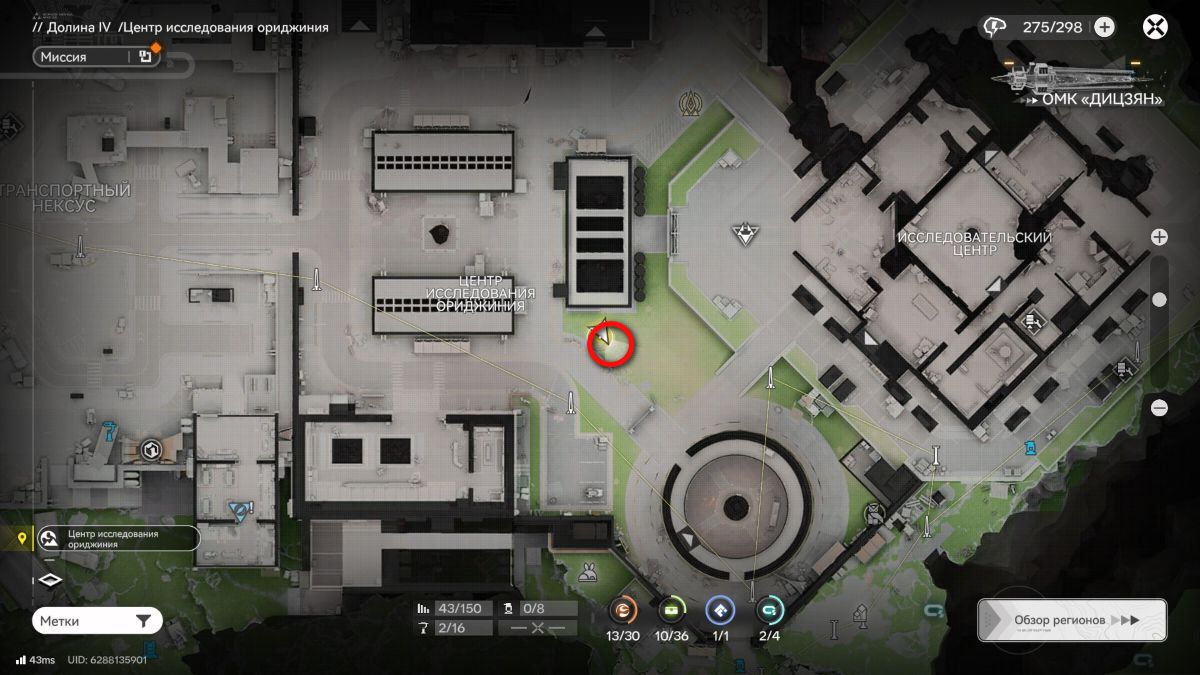The width and height of the screenshot is (1200, 675).
Task: Click the orange collectible tracker showing 13/30
Action: tap(622, 610)
